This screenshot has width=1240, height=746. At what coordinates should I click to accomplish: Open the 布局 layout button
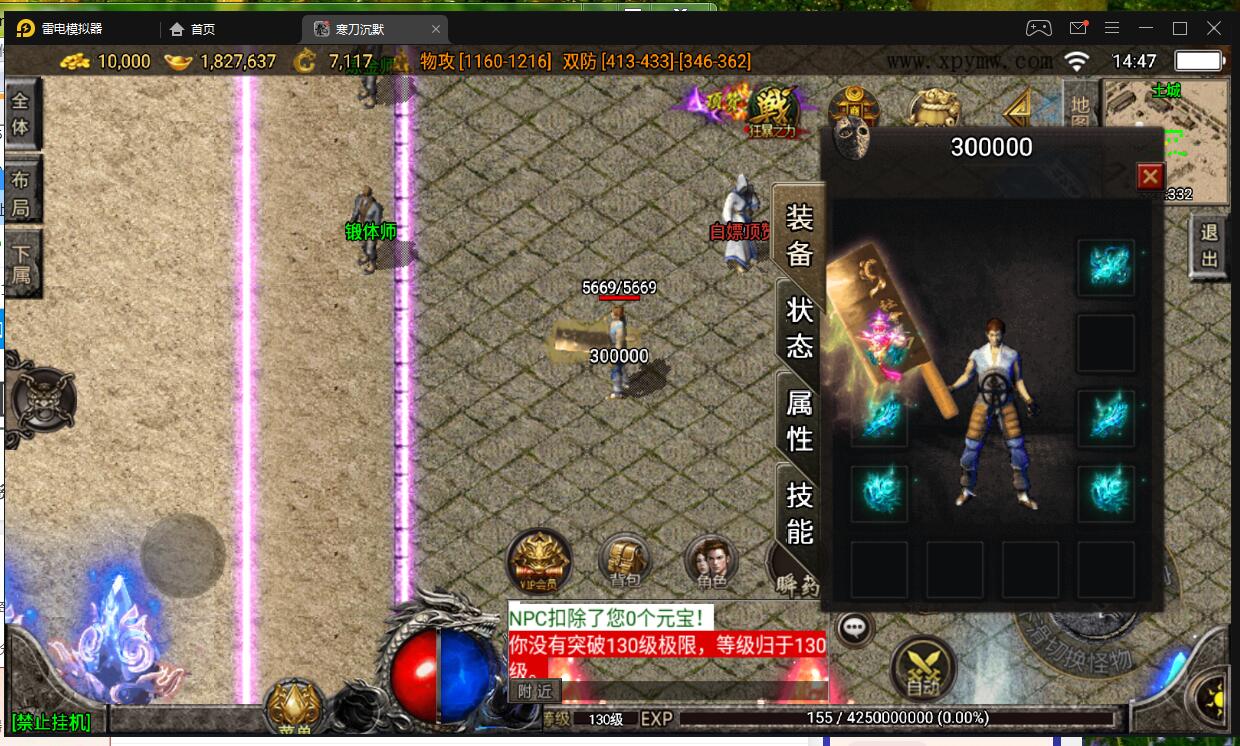pyautogui.click(x=21, y=194)
